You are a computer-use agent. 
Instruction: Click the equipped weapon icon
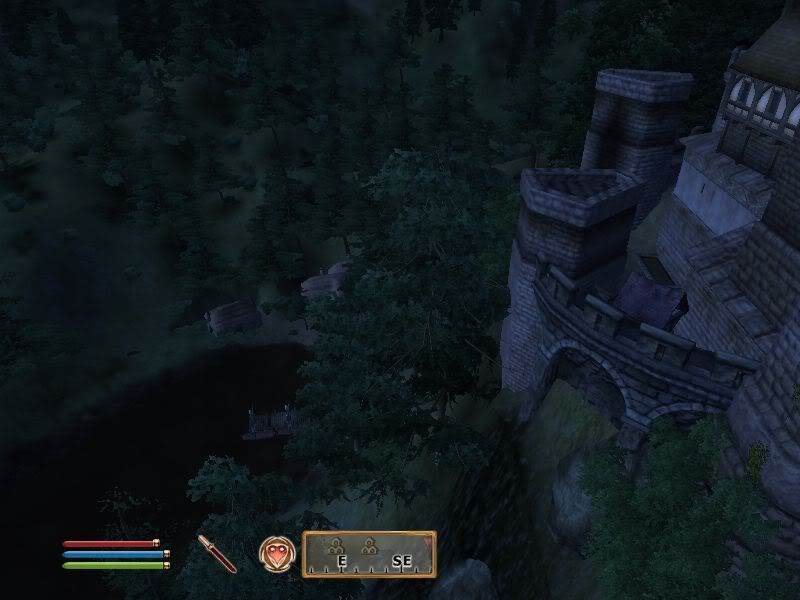tap(217, 553)
